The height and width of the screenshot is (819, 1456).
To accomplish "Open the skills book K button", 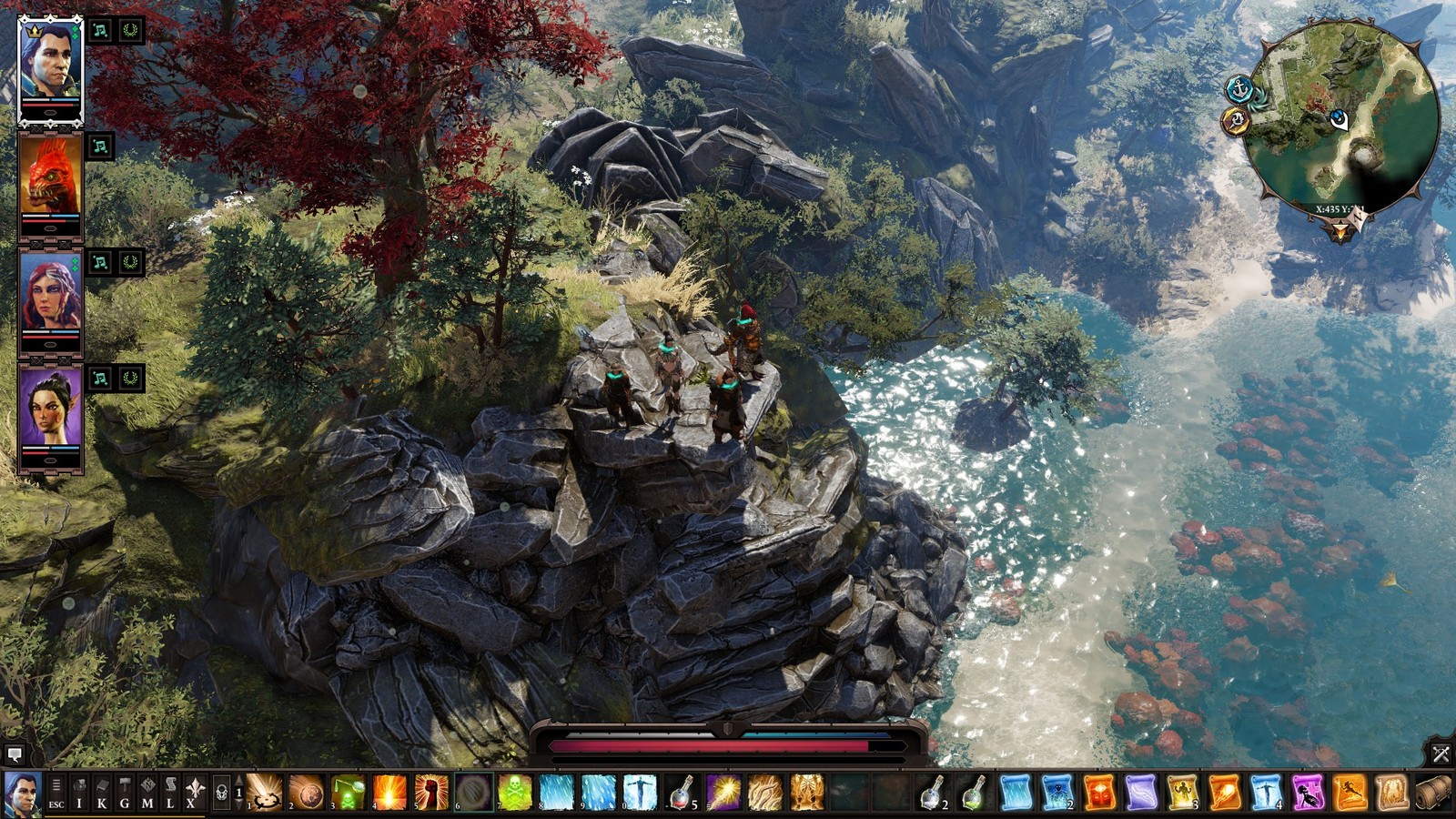I will (x=102, y=794).
